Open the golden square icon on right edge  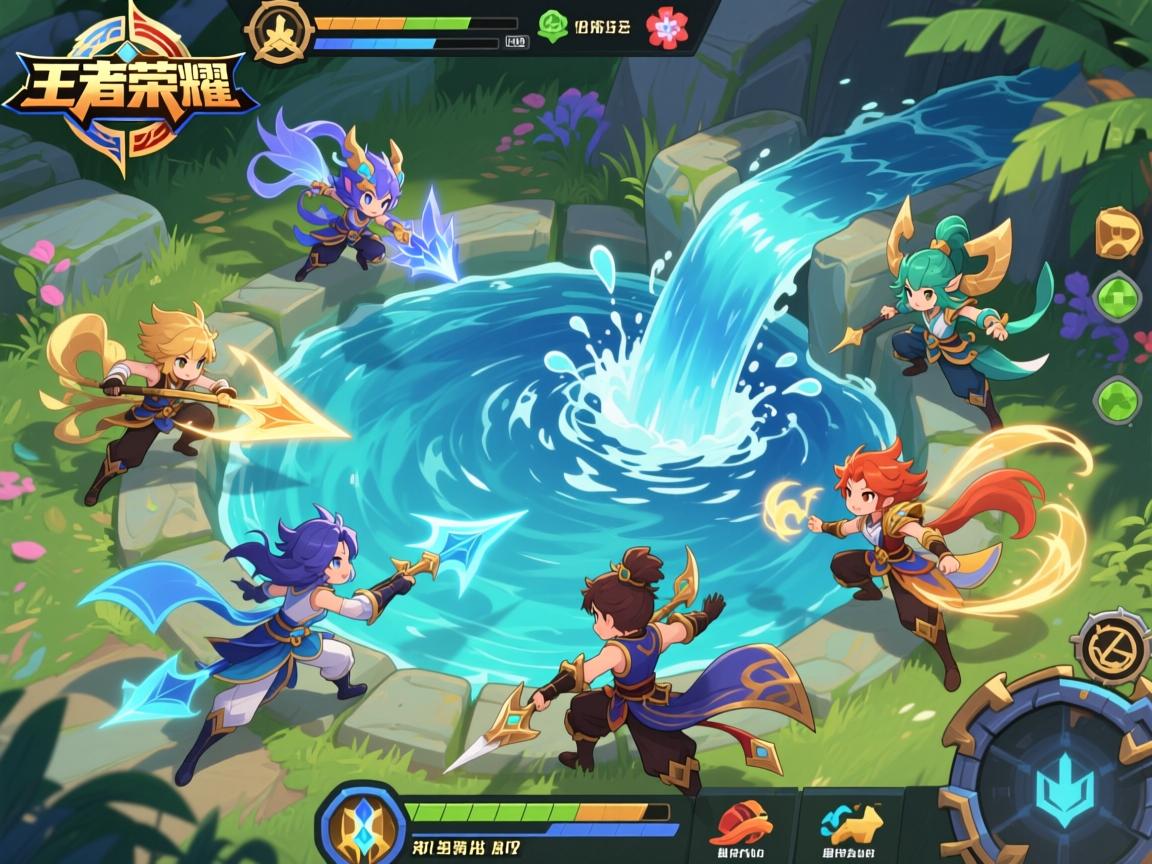(1119, 233)
